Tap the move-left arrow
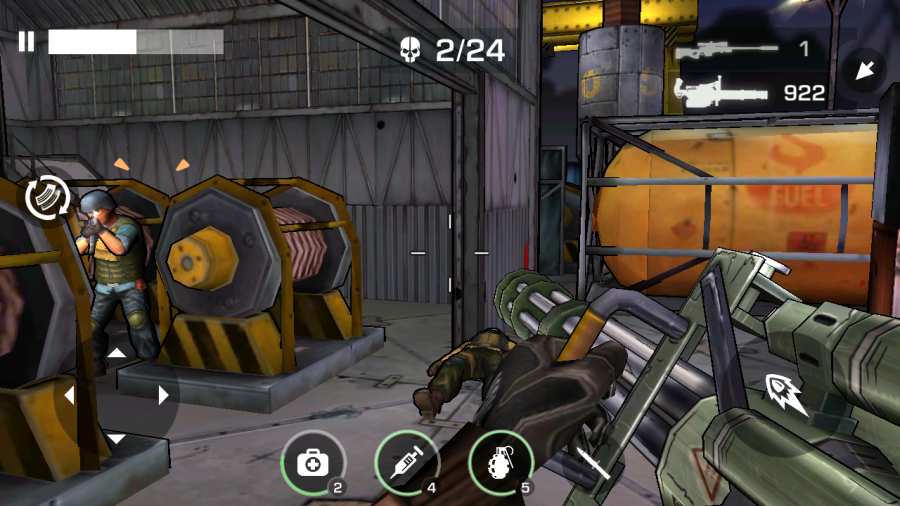This screenshot has height=506, width=900. tap(70, 396)
